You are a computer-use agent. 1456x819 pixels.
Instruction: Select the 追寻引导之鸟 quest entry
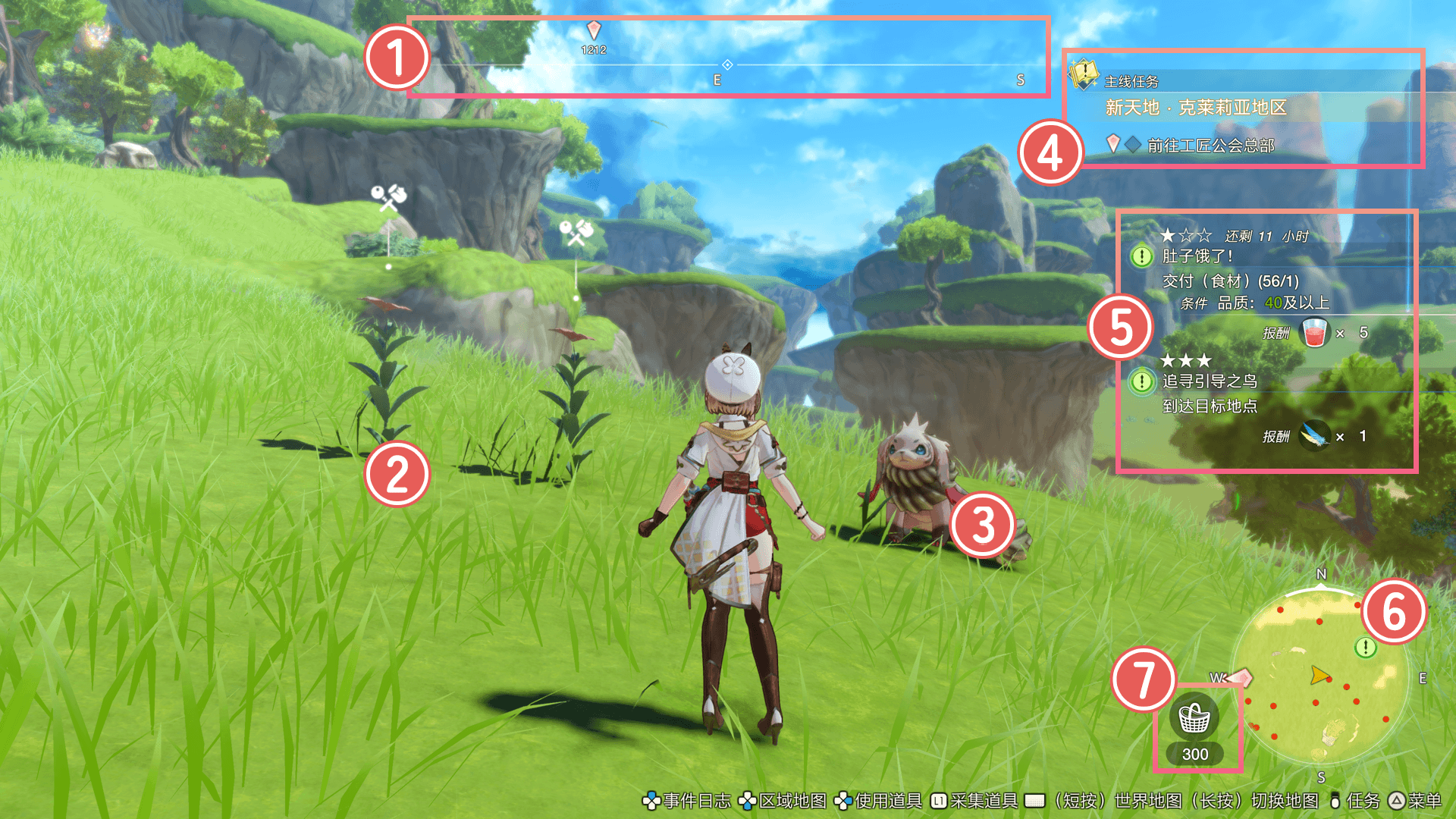pos(1210,381)
